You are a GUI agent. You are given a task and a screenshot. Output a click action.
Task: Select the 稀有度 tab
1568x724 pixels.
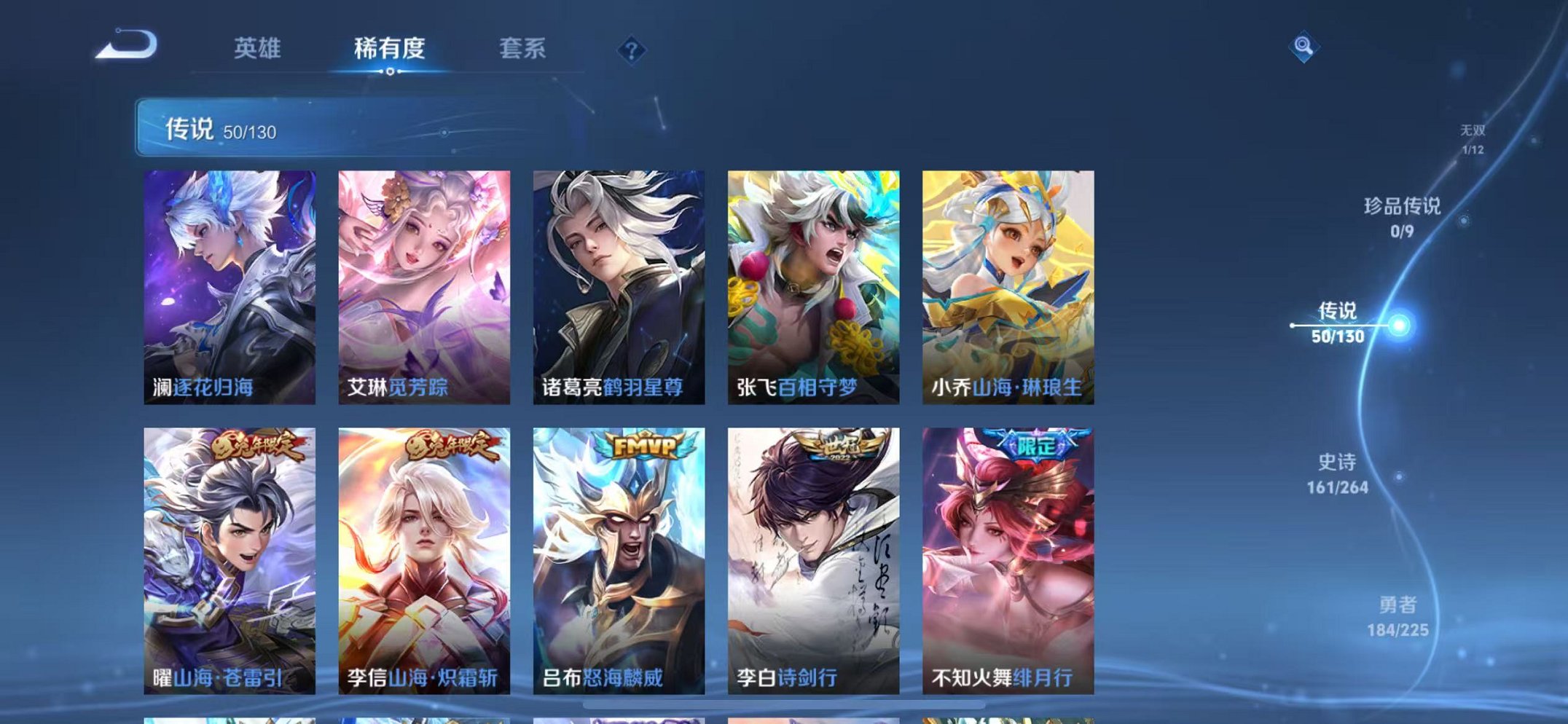tap(391, 48)
